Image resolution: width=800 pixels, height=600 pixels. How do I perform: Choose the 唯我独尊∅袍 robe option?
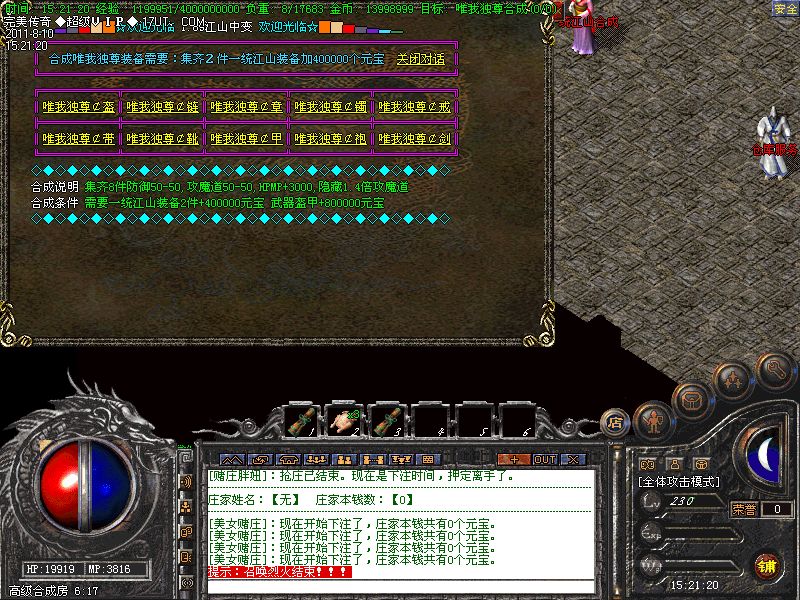click(x=331, y=139)
